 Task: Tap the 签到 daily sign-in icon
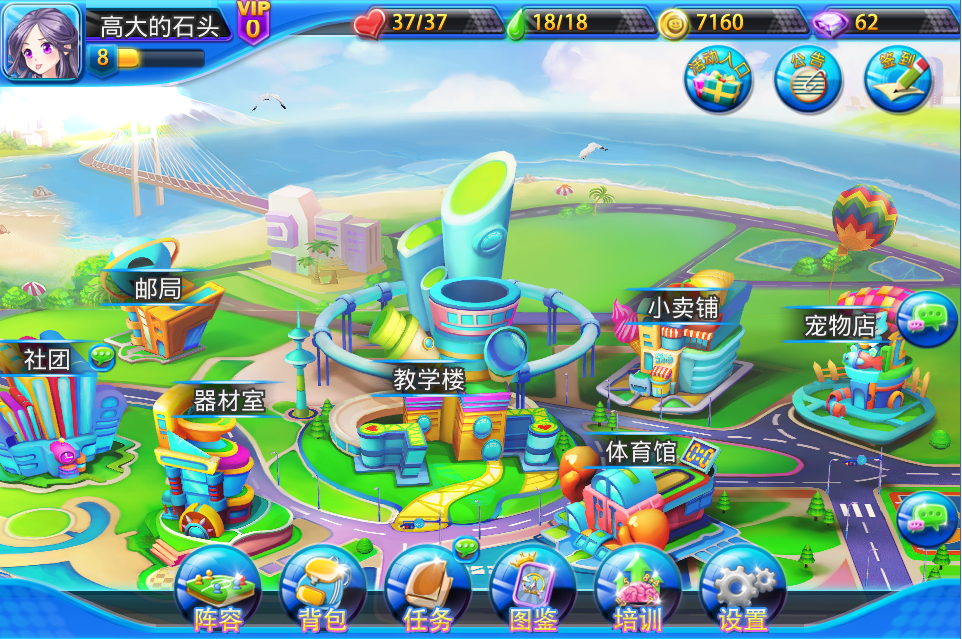[898, 80]
